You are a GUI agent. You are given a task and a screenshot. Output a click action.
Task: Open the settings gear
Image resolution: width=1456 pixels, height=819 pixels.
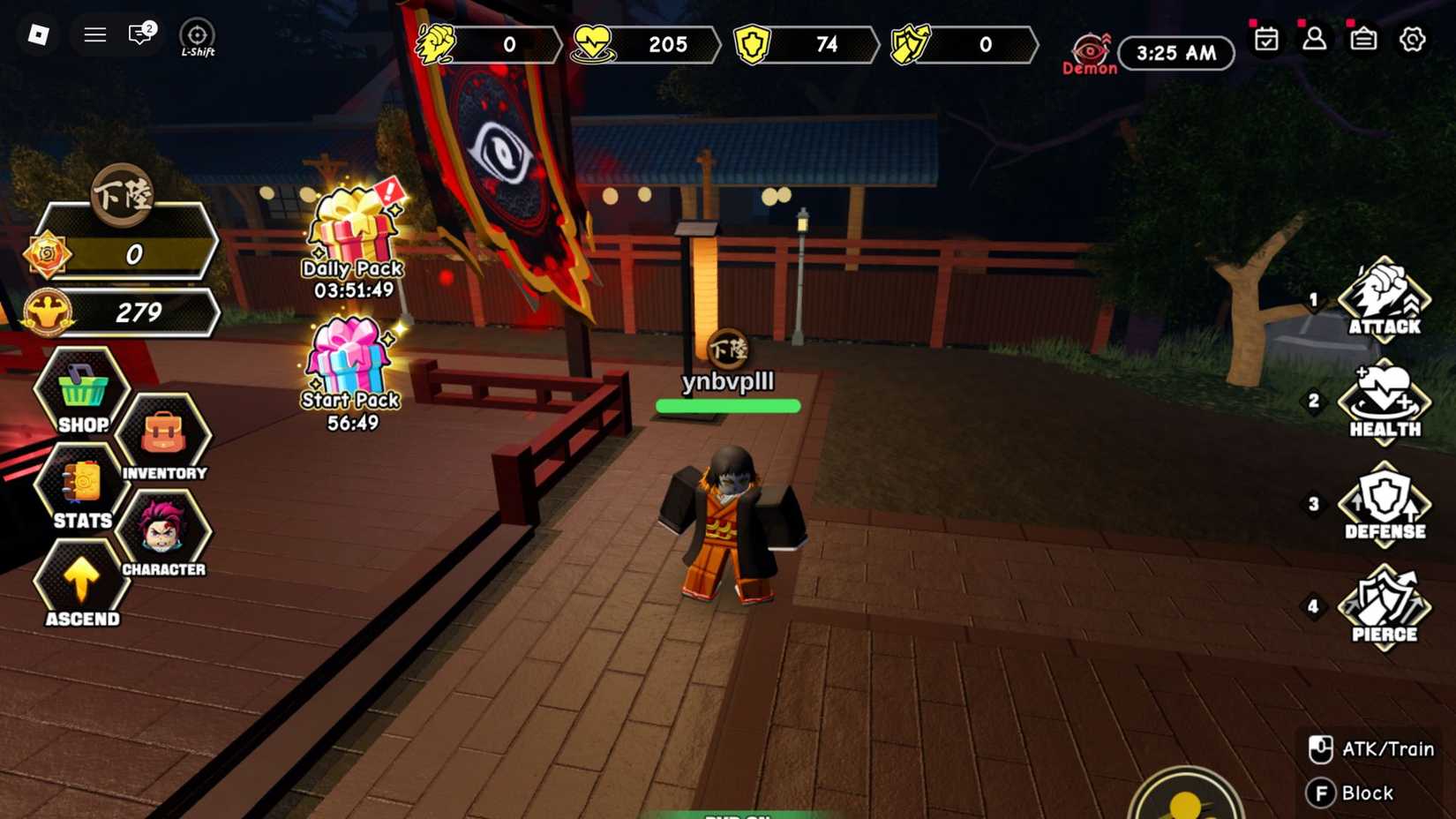click(x=1413, y=40)
